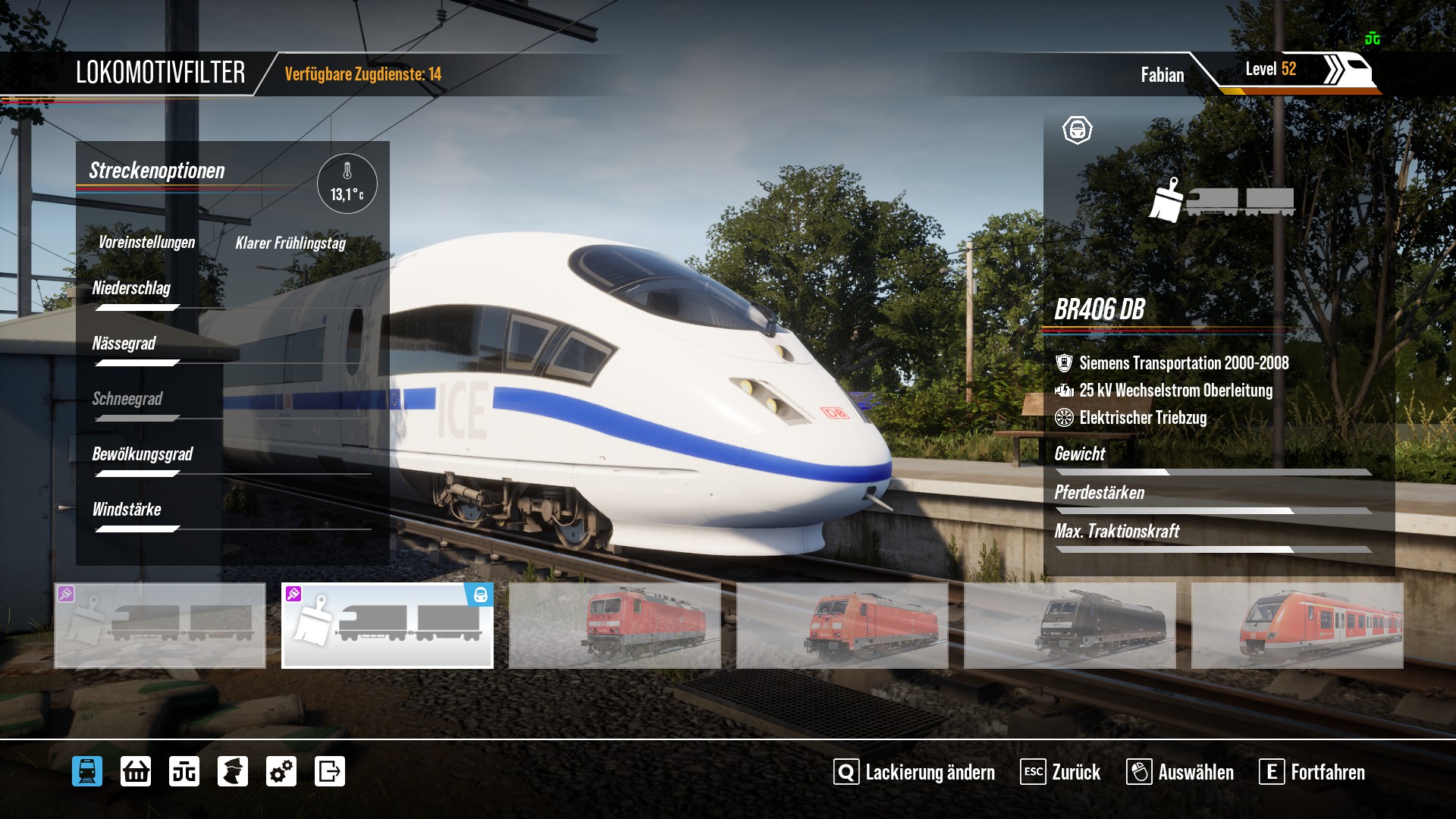This screenshot has height=819, width=1456.
Task: Open the settings gears icon
Action: click(281, 772)
